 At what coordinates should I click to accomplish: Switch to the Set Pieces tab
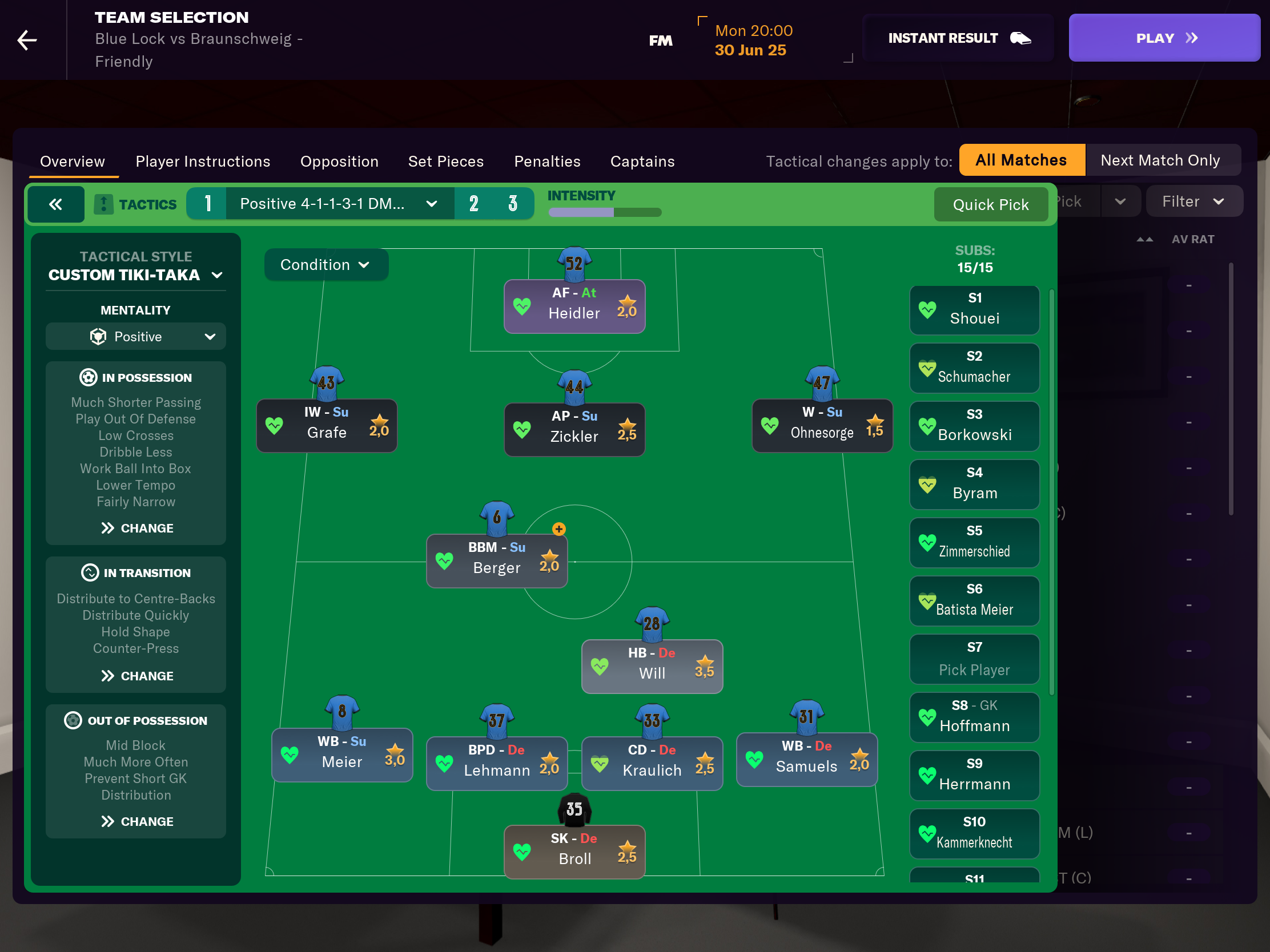[x=445, y=162]
